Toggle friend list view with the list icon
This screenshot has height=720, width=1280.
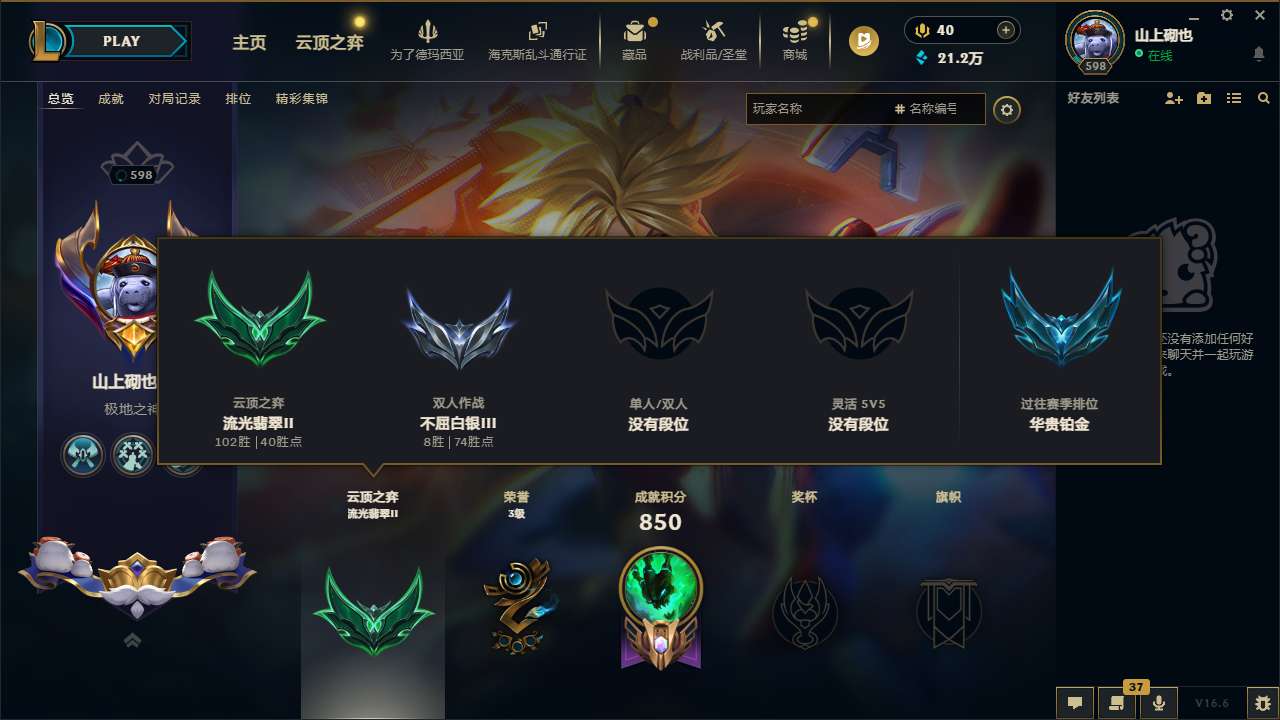pos(1233,98)
